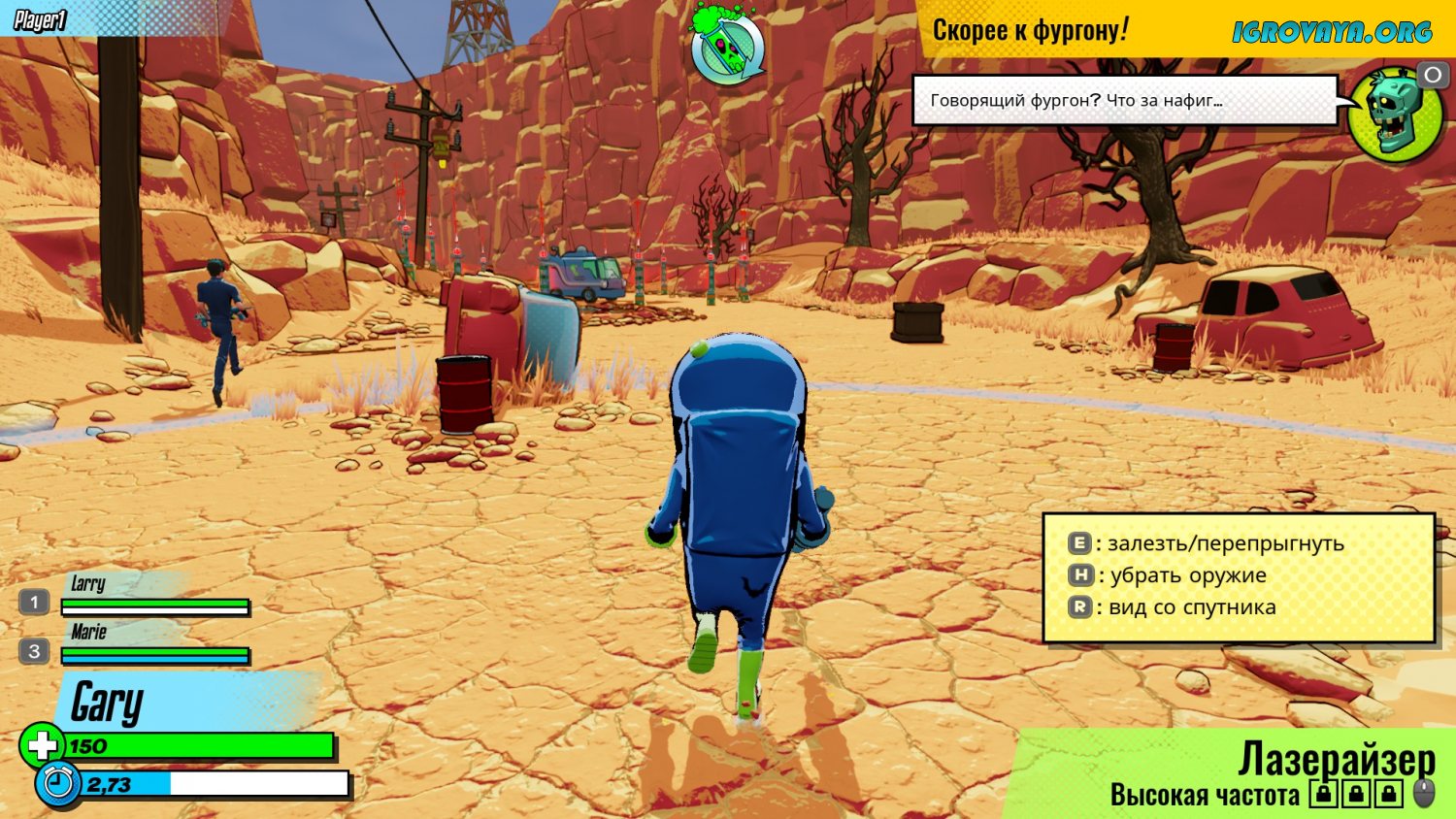Click the Gary character nameplate
The width and height of the screenshot is (1456, 819).
(x=109, y=703)
